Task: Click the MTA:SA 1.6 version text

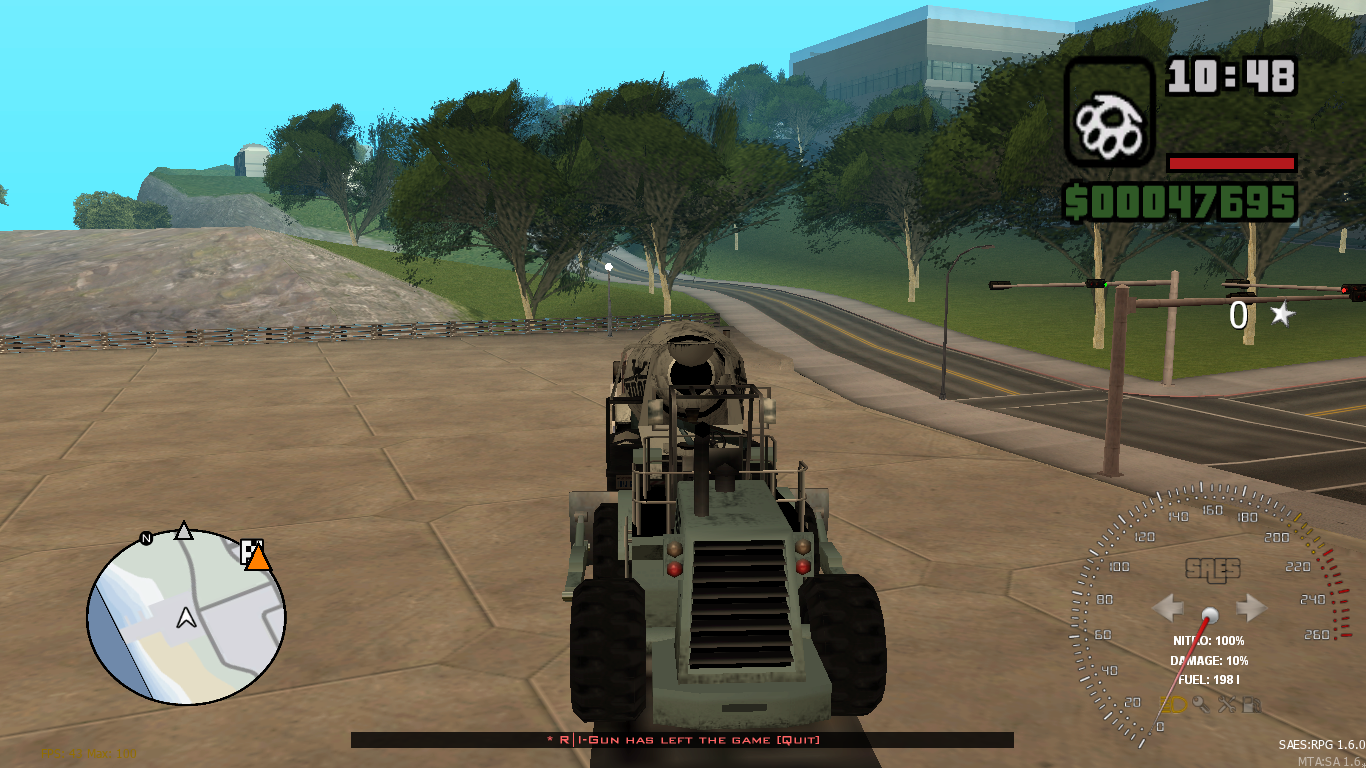Action: [1330, 761]
